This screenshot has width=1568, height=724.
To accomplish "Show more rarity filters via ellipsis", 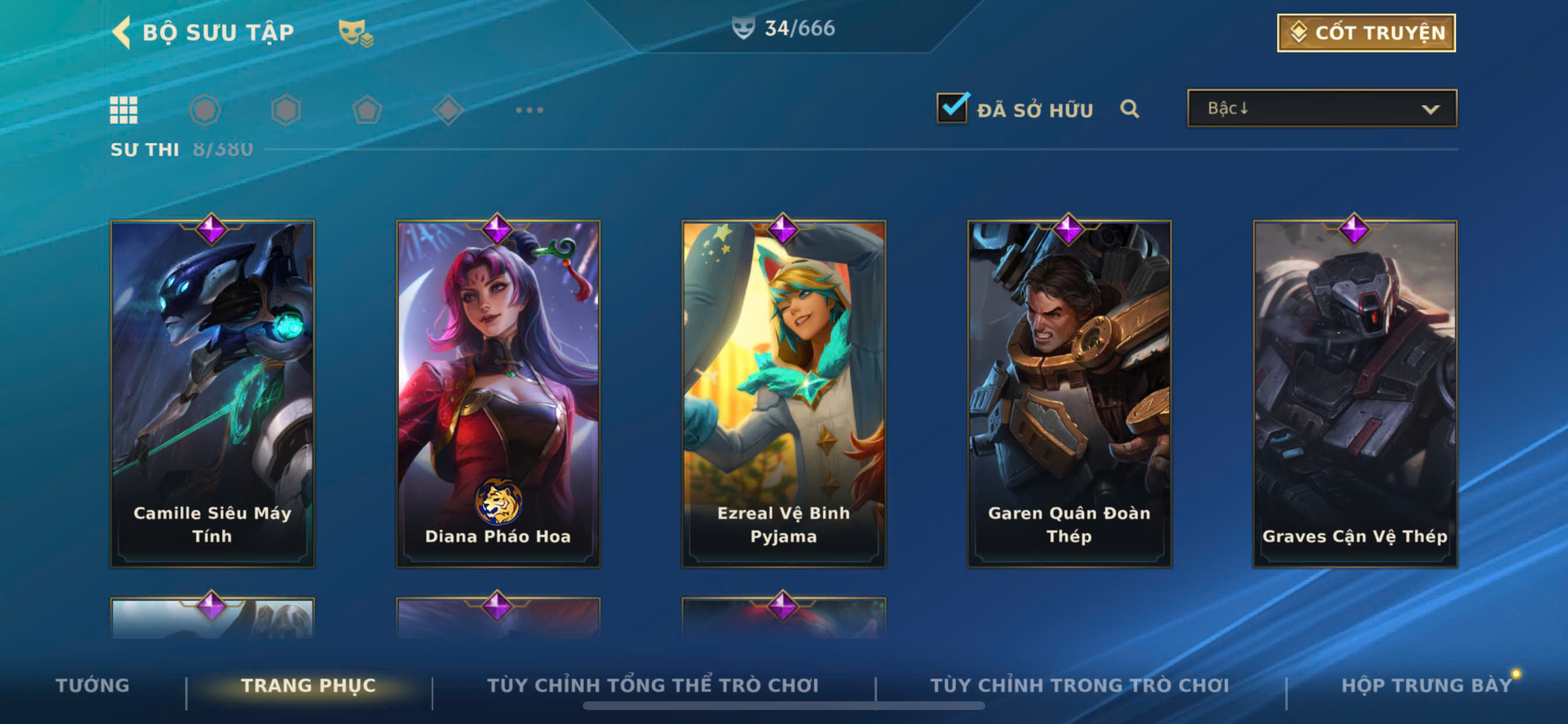I will 529,110.
